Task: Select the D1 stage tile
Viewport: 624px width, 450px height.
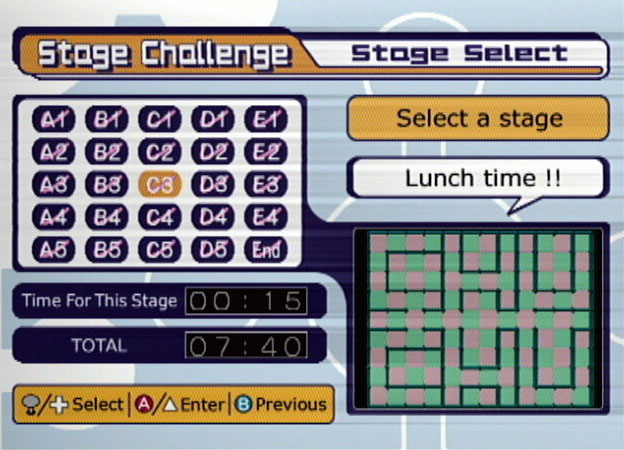Action: (x=212, y=121)
